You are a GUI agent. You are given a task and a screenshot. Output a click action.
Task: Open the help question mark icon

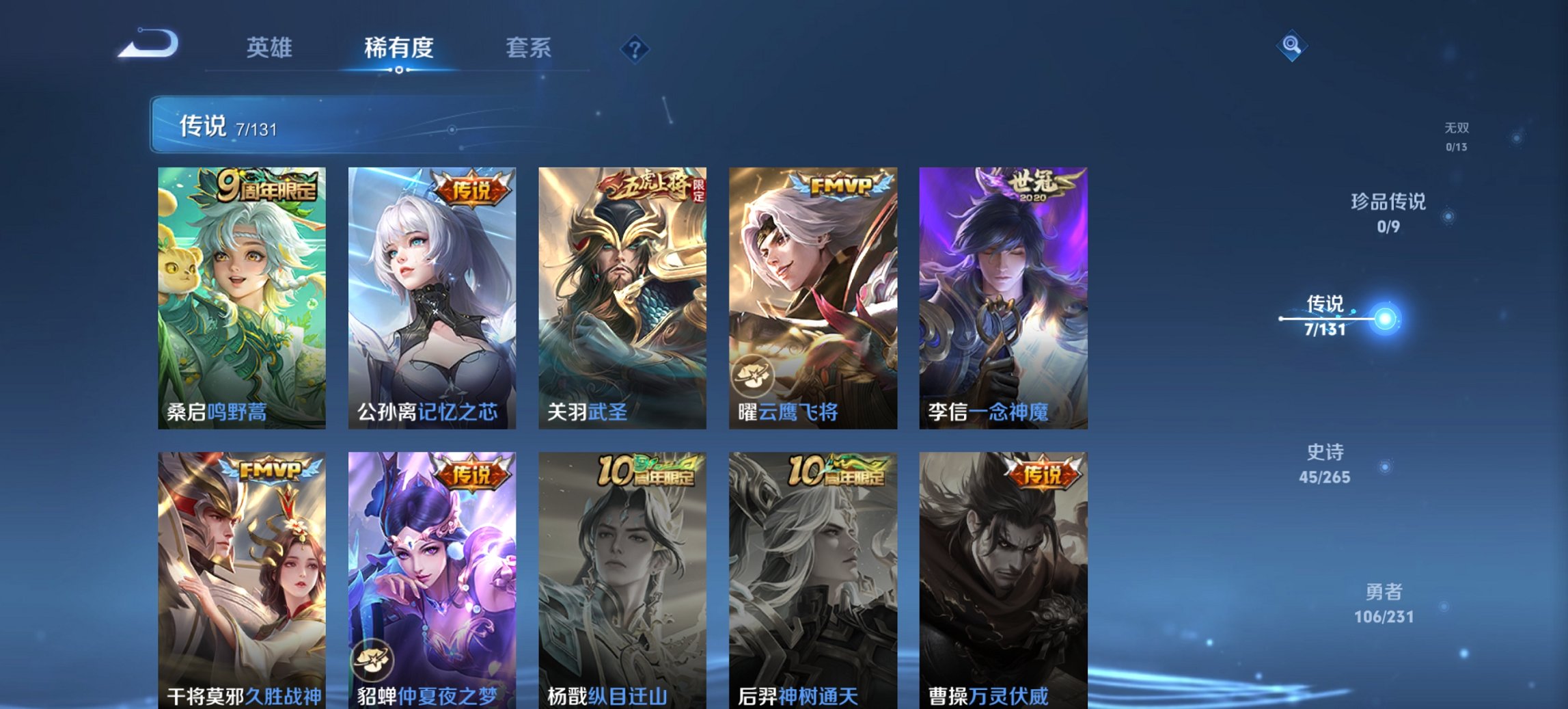click(x=635, y=48)
